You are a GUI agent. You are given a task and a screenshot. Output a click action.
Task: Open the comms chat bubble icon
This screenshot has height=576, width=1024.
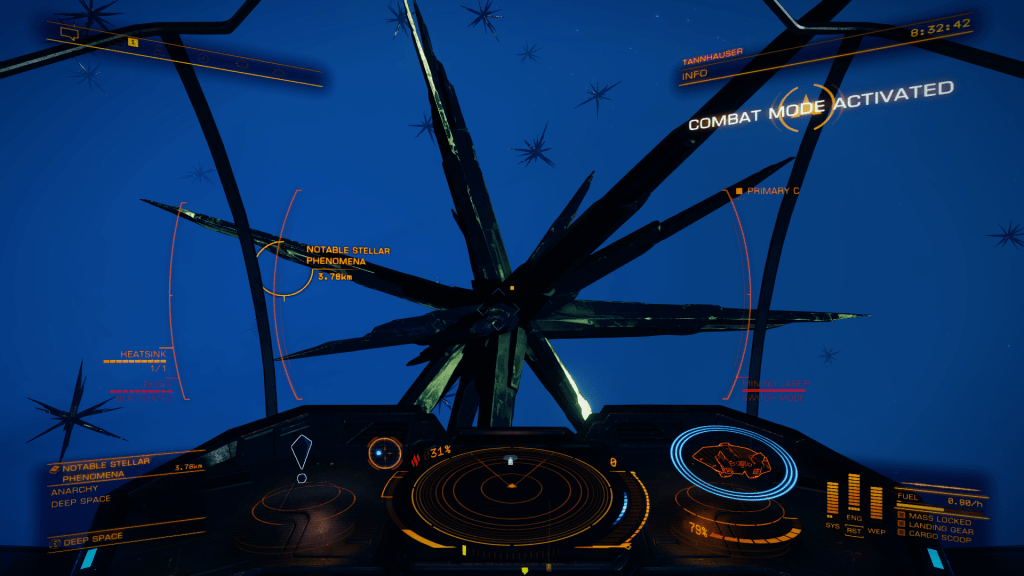point(69,33)
